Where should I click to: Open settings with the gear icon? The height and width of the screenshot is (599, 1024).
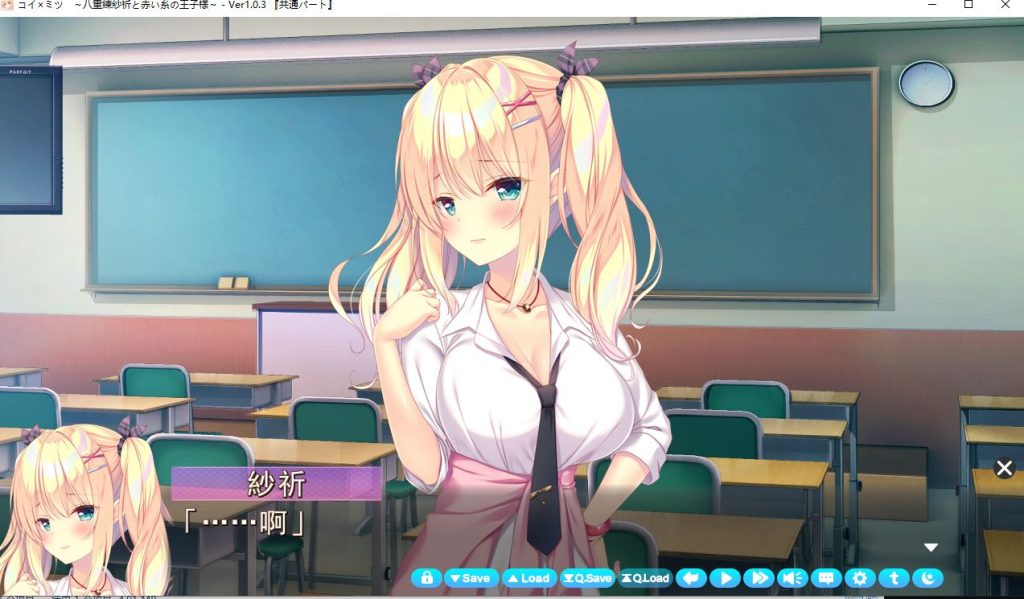pyautogui.click(x=860, y=578)
